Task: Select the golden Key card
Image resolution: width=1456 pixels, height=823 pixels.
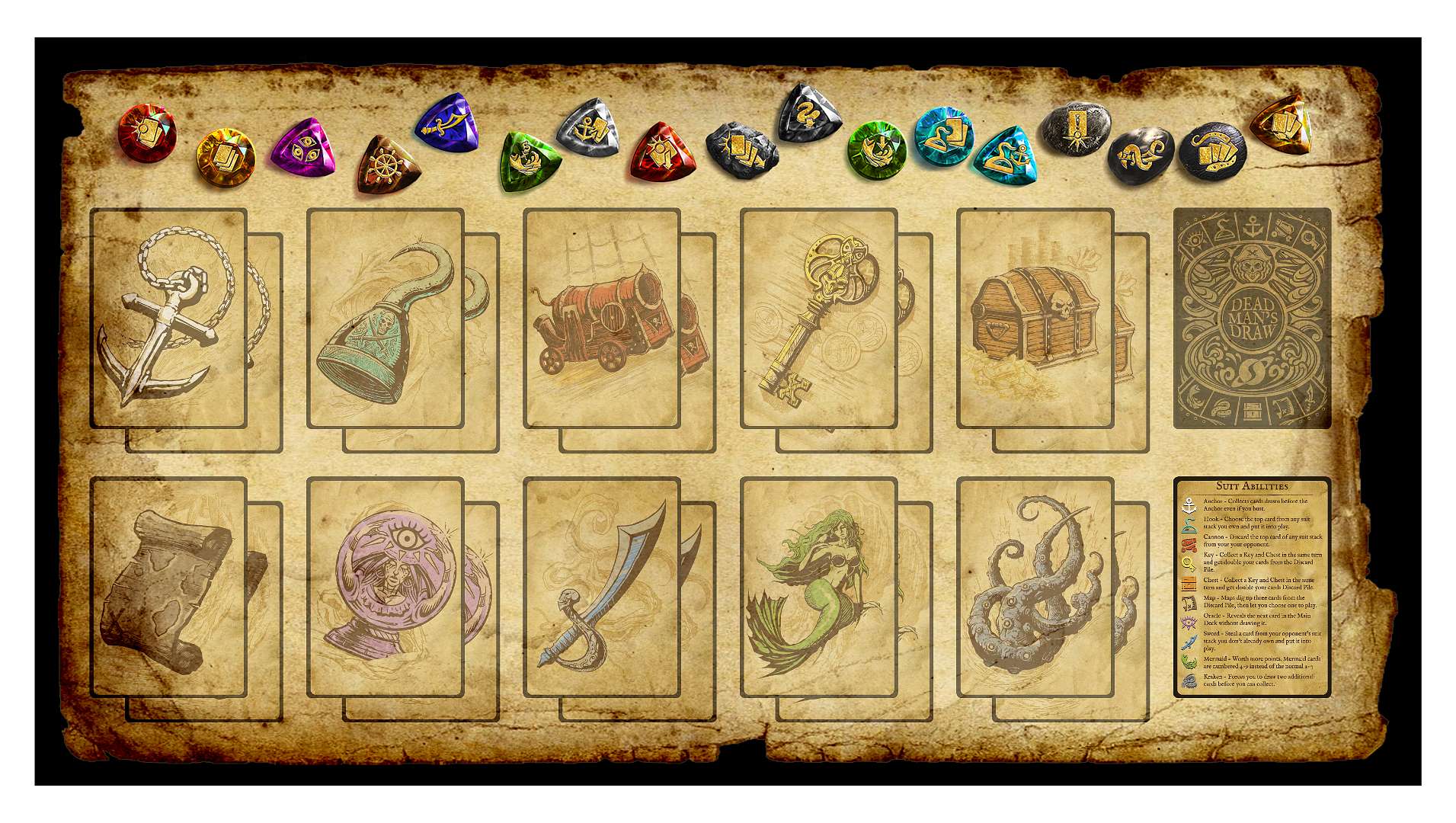Action: pyautogui.click(x=818, y=318)
